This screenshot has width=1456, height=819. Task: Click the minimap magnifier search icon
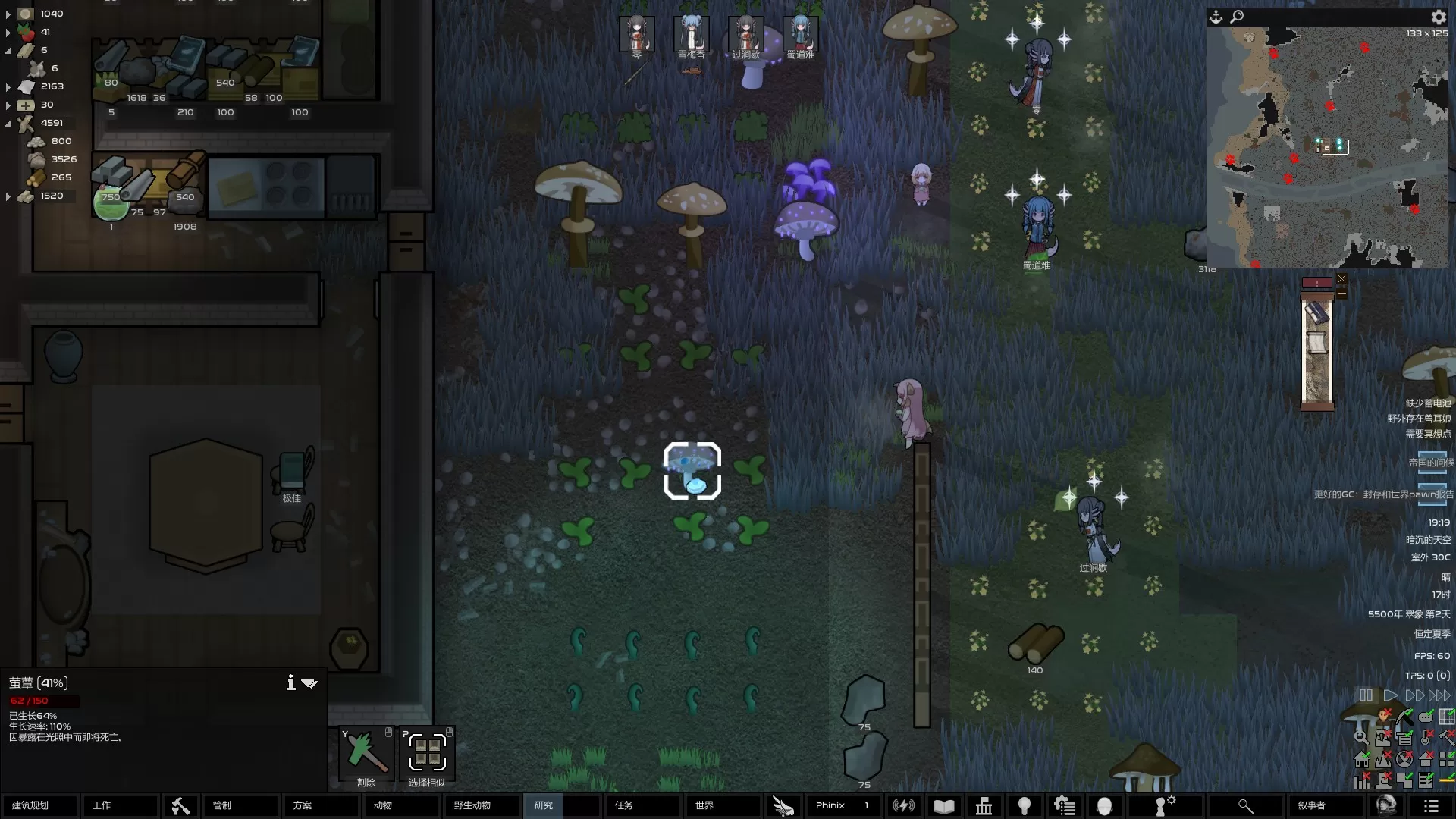coord(1237,17)
